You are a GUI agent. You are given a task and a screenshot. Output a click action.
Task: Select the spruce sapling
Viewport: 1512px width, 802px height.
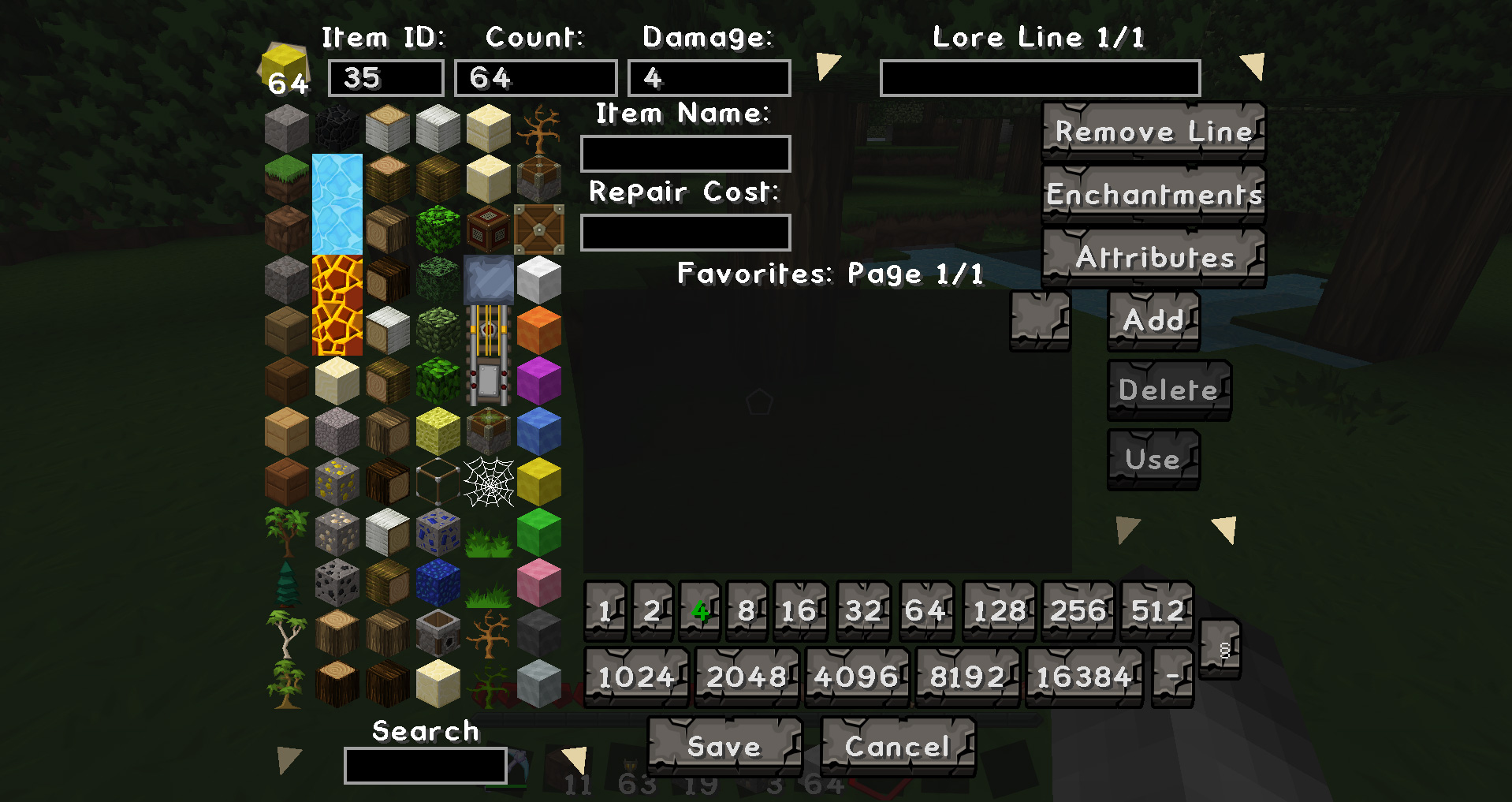(x=286, y=582)
